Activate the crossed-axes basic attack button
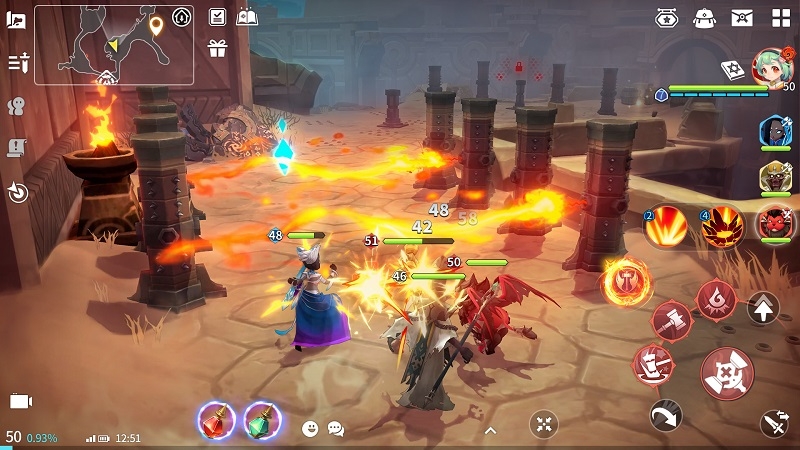The image size is (800, 450). (x=727, y=374)
